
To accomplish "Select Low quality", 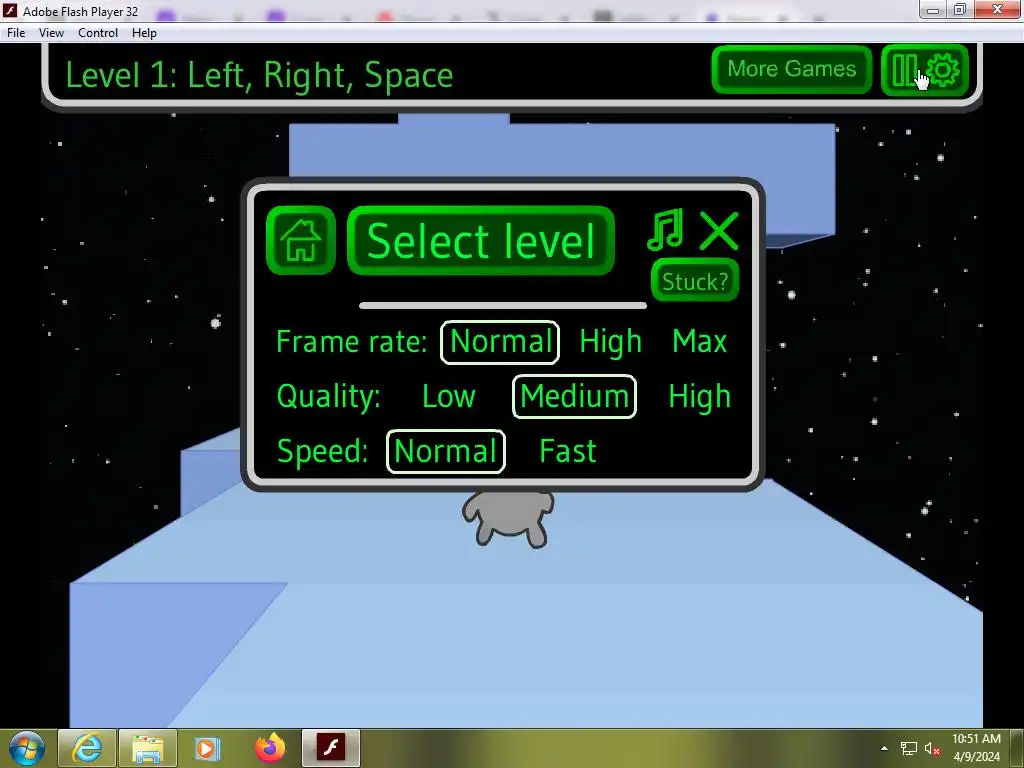I will click(x=448, y=397).
